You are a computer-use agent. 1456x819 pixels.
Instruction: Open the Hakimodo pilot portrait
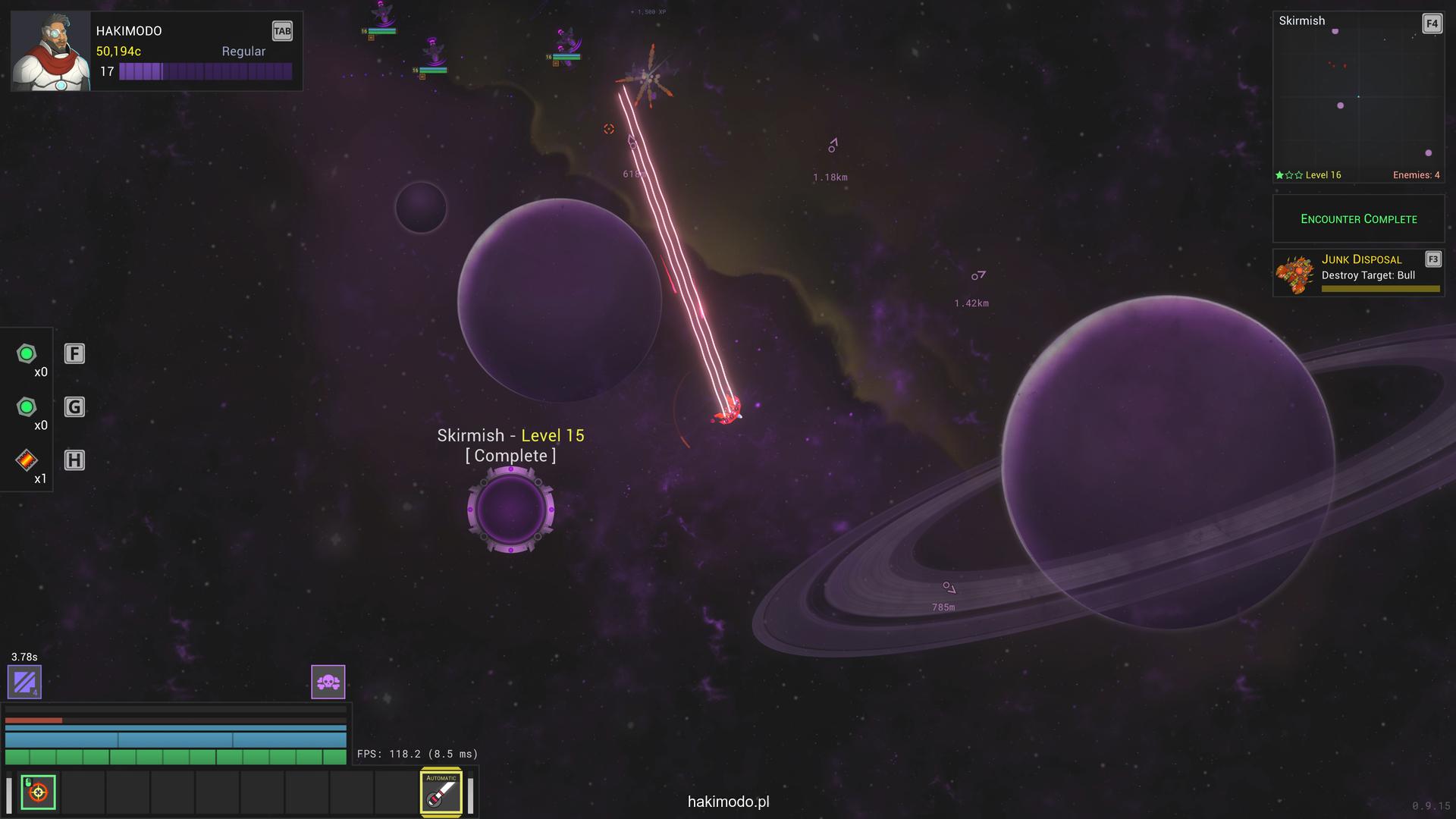[50, 52]
